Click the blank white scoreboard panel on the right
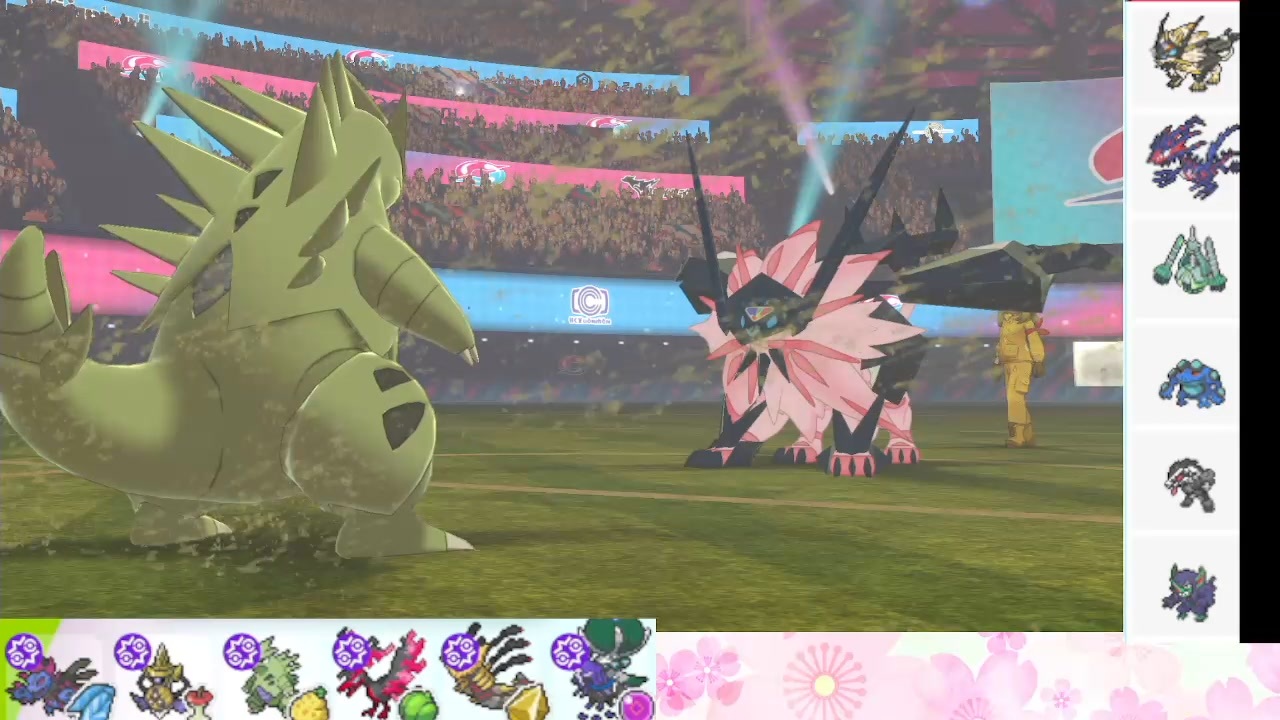Image resolution: width=1280 pixels, height=720 pixels. 1098,365
